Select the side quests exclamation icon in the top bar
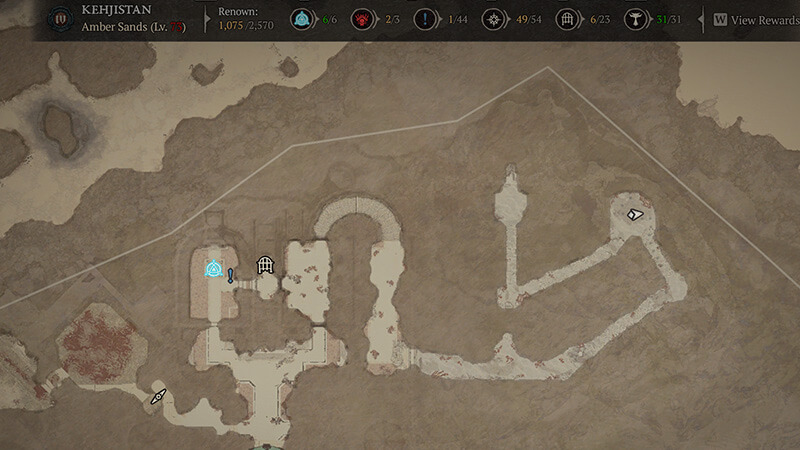 [x=427, y=19]
